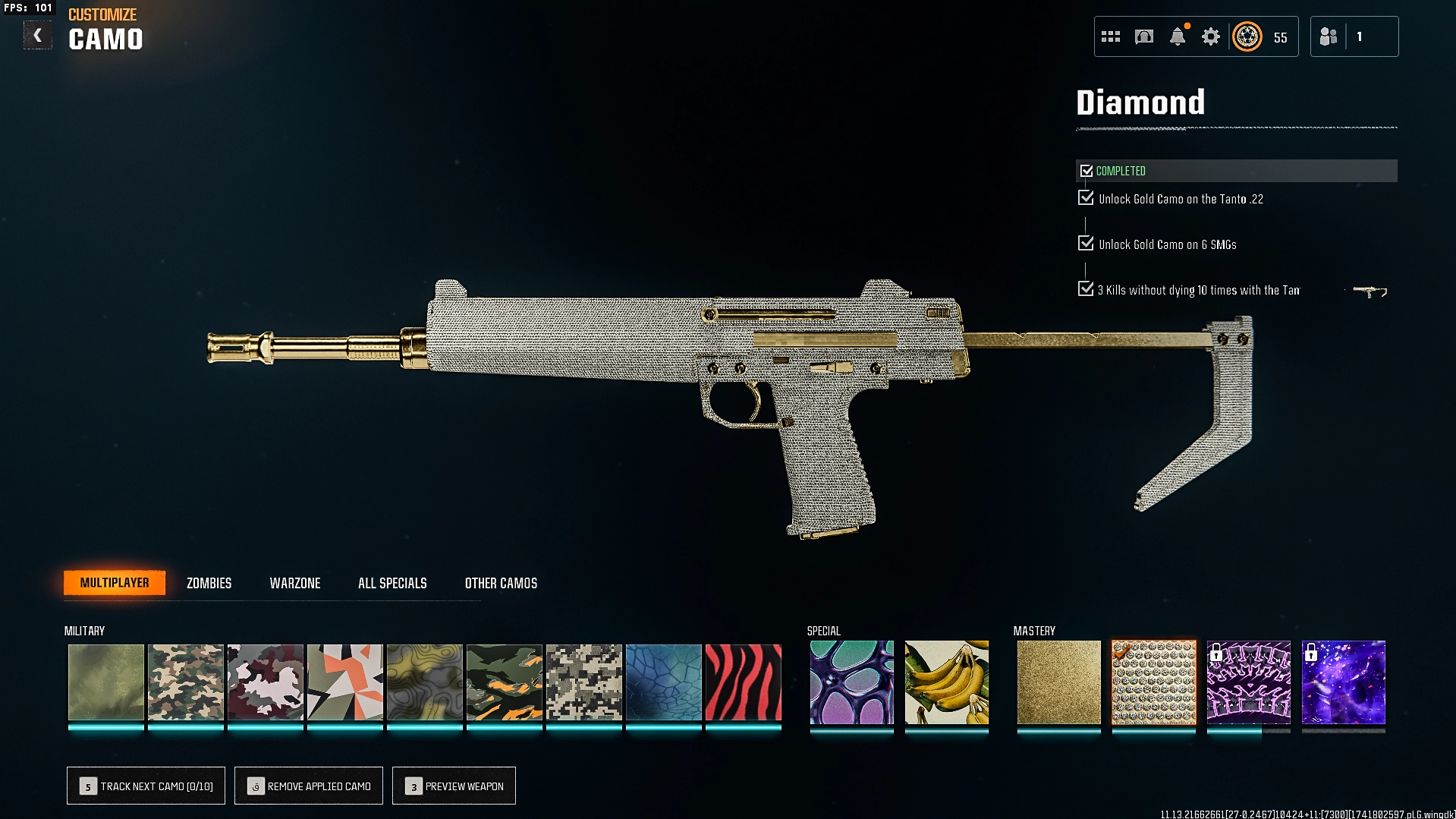Screen dimensions: 1456x819
Task: Open the settings gear icon
Action: [x=1210, y=36]
